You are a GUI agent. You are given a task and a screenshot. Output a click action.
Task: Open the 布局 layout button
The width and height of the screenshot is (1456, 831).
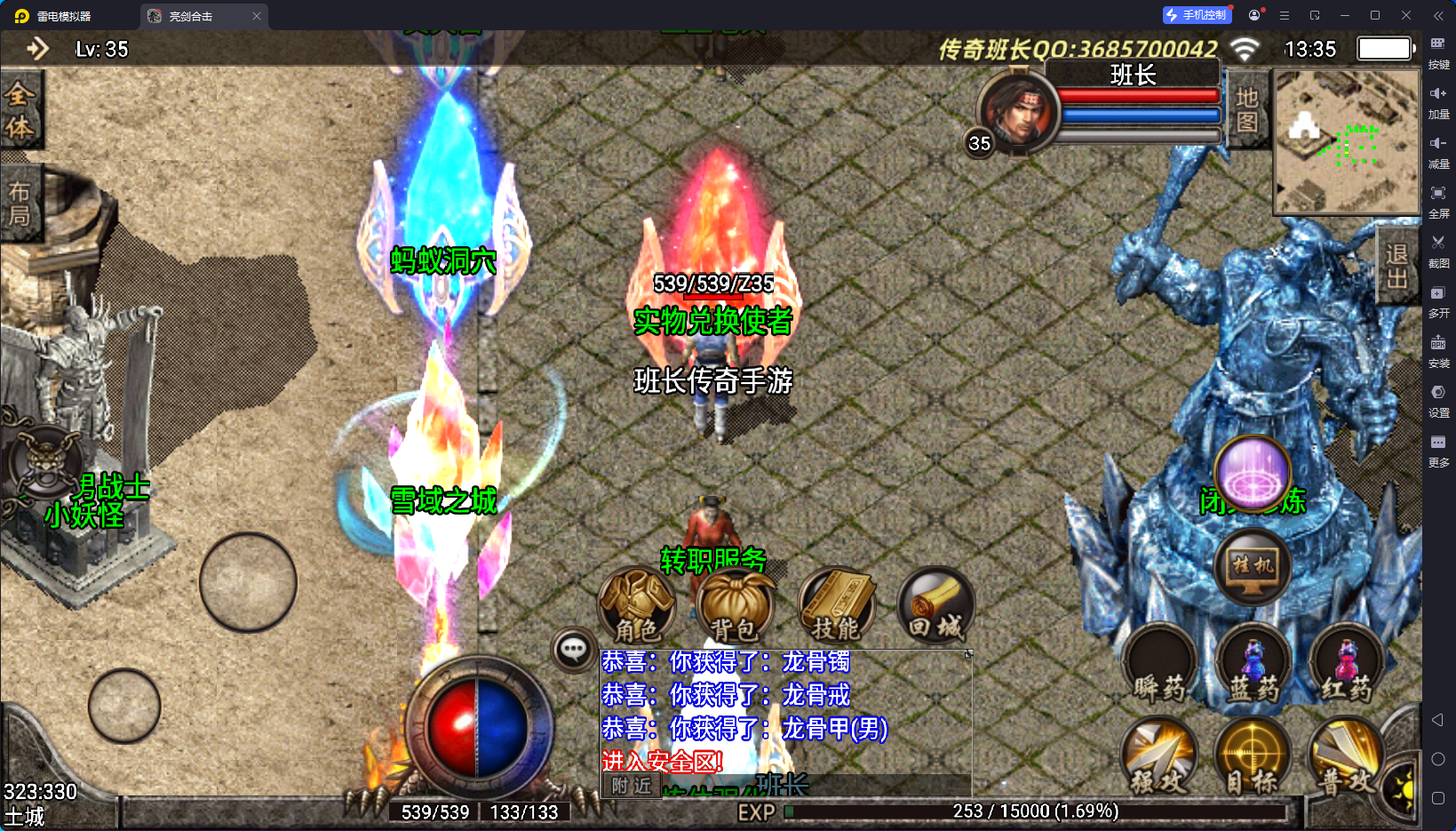coord(20,204)
